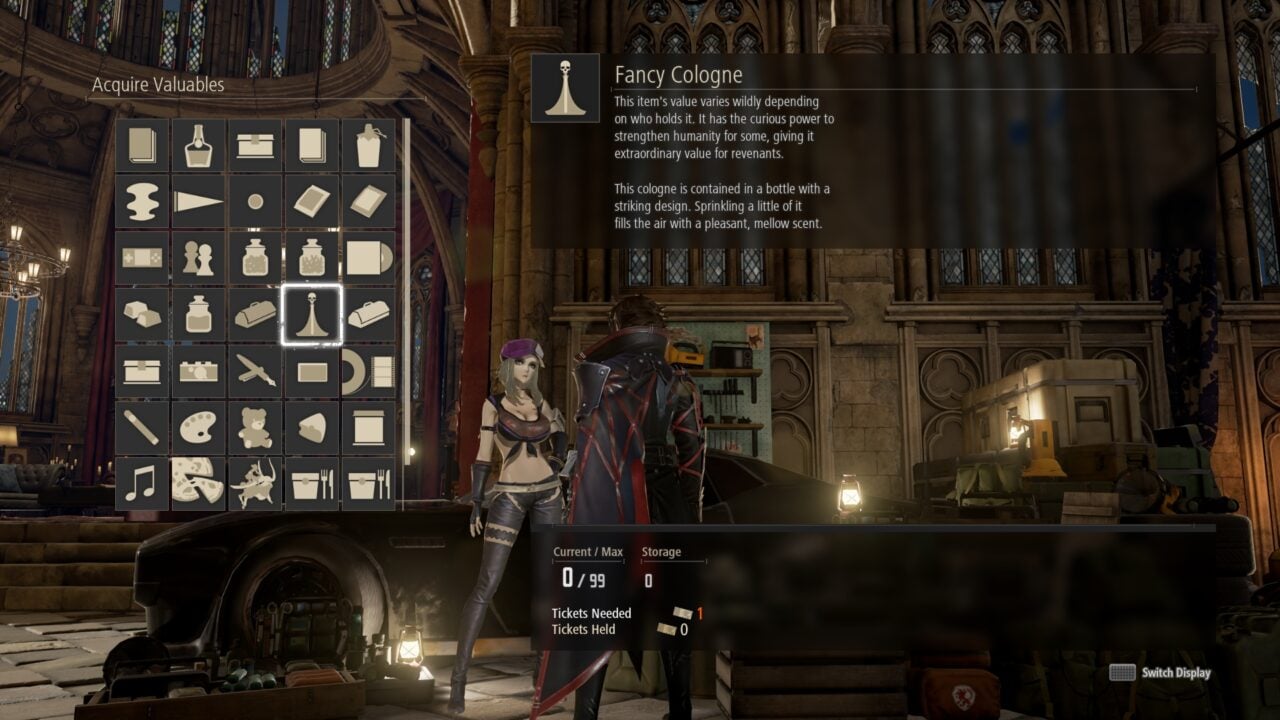This screenshot has width=1280, height=720.
Task: Select the chess pieces valuable icon
Action: (x=199, y=257)
